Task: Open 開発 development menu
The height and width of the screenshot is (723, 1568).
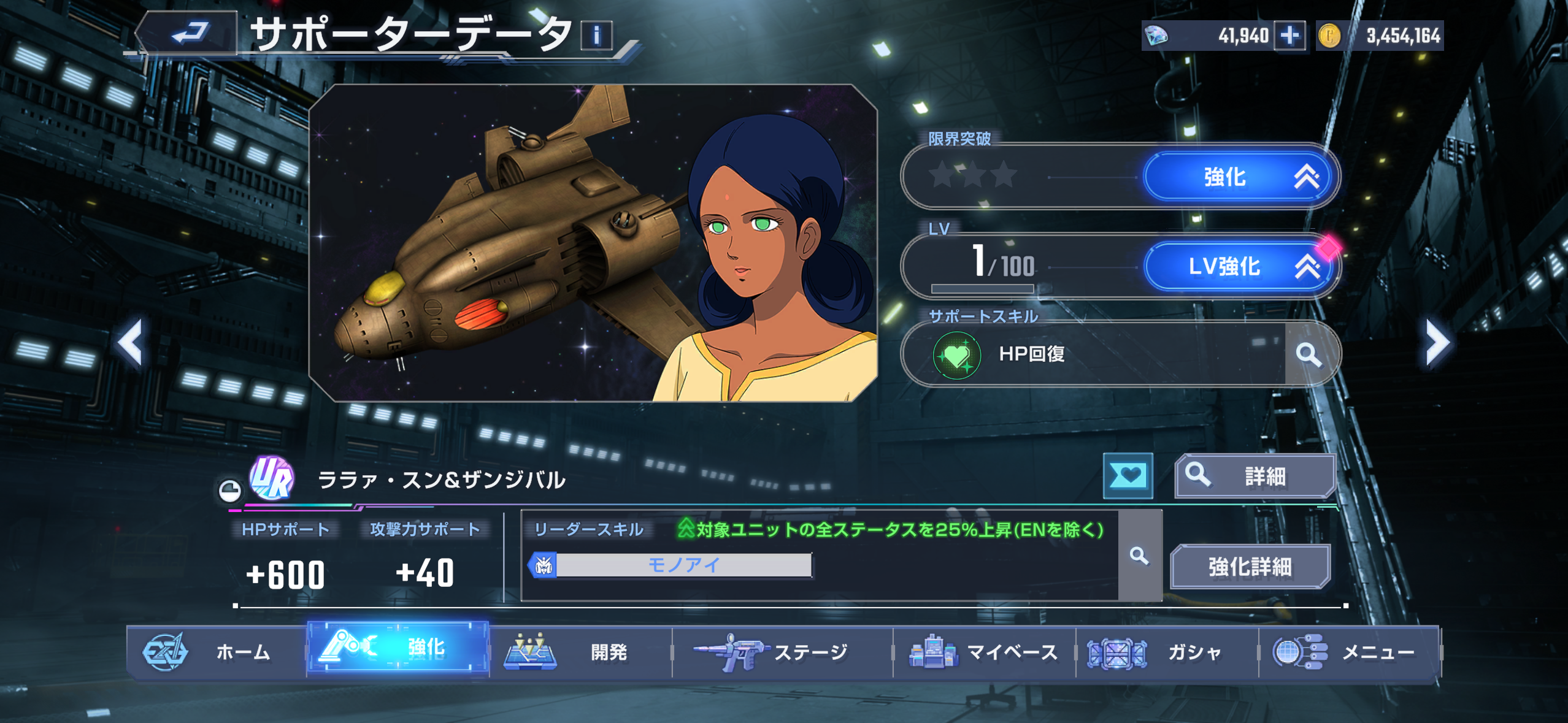Action: click(580, 652)
